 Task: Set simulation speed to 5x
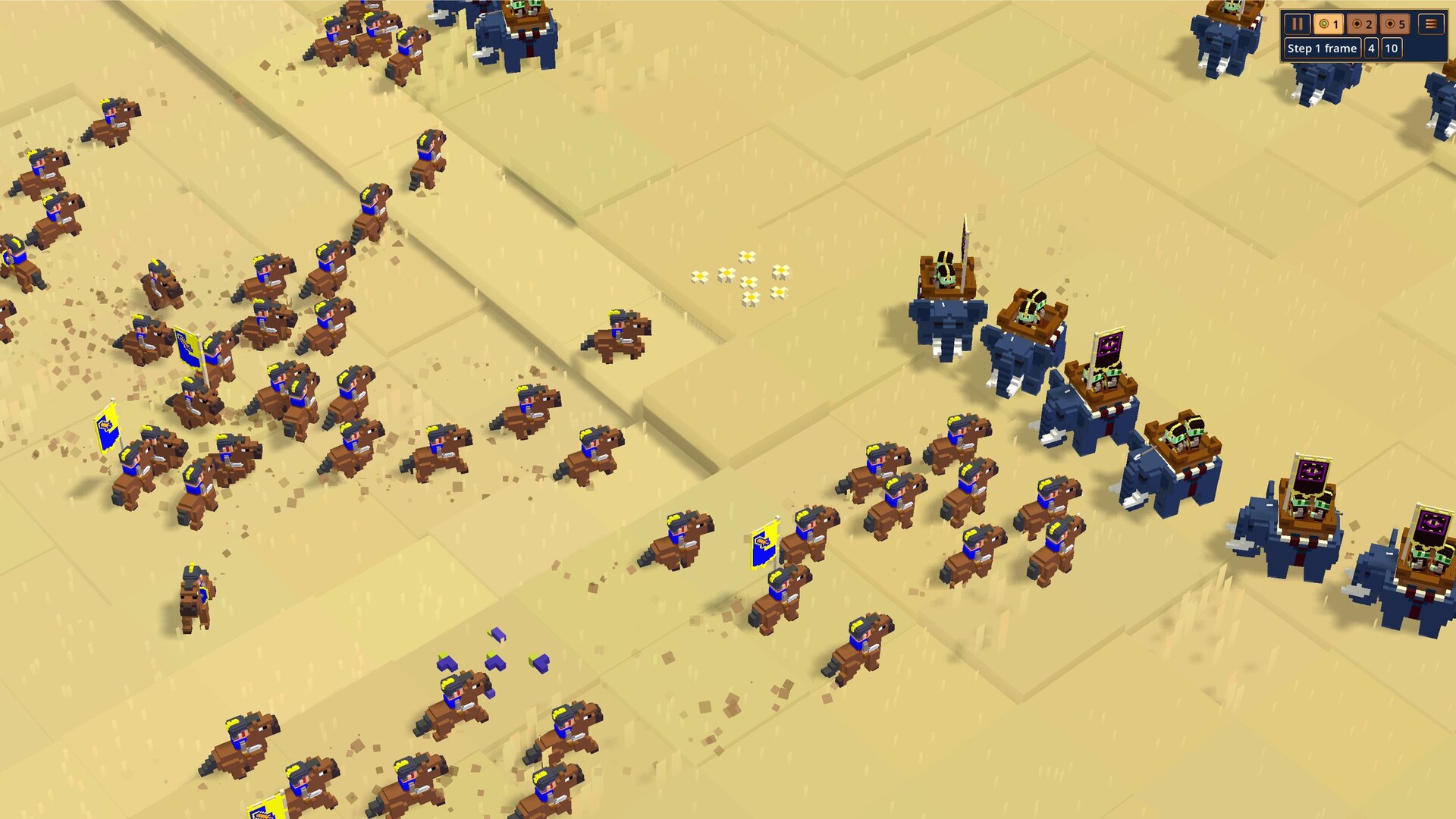[x=1395, y=24]
